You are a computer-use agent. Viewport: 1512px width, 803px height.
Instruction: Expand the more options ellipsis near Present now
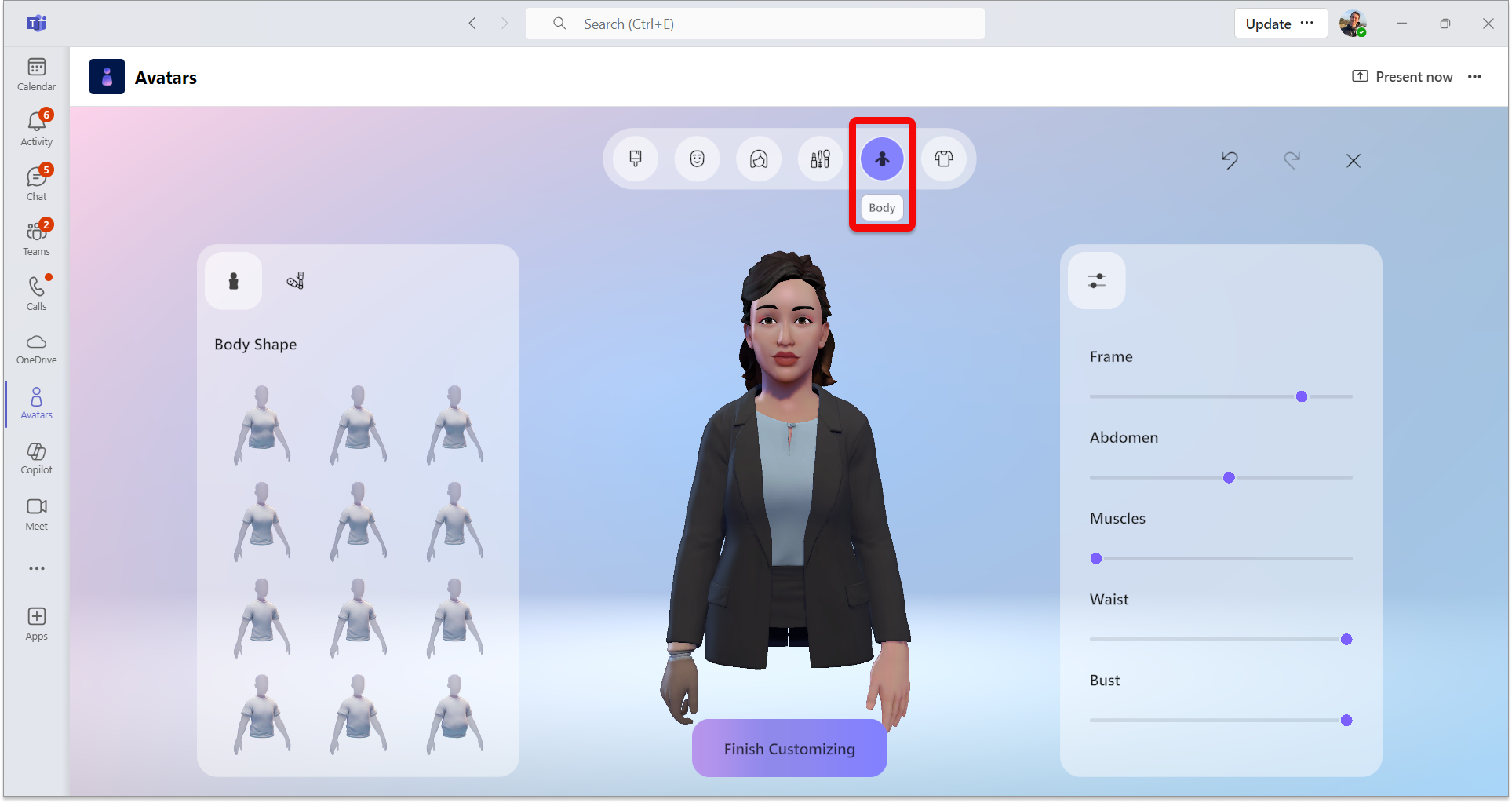pyautogui.click(x=1474, y=76)
